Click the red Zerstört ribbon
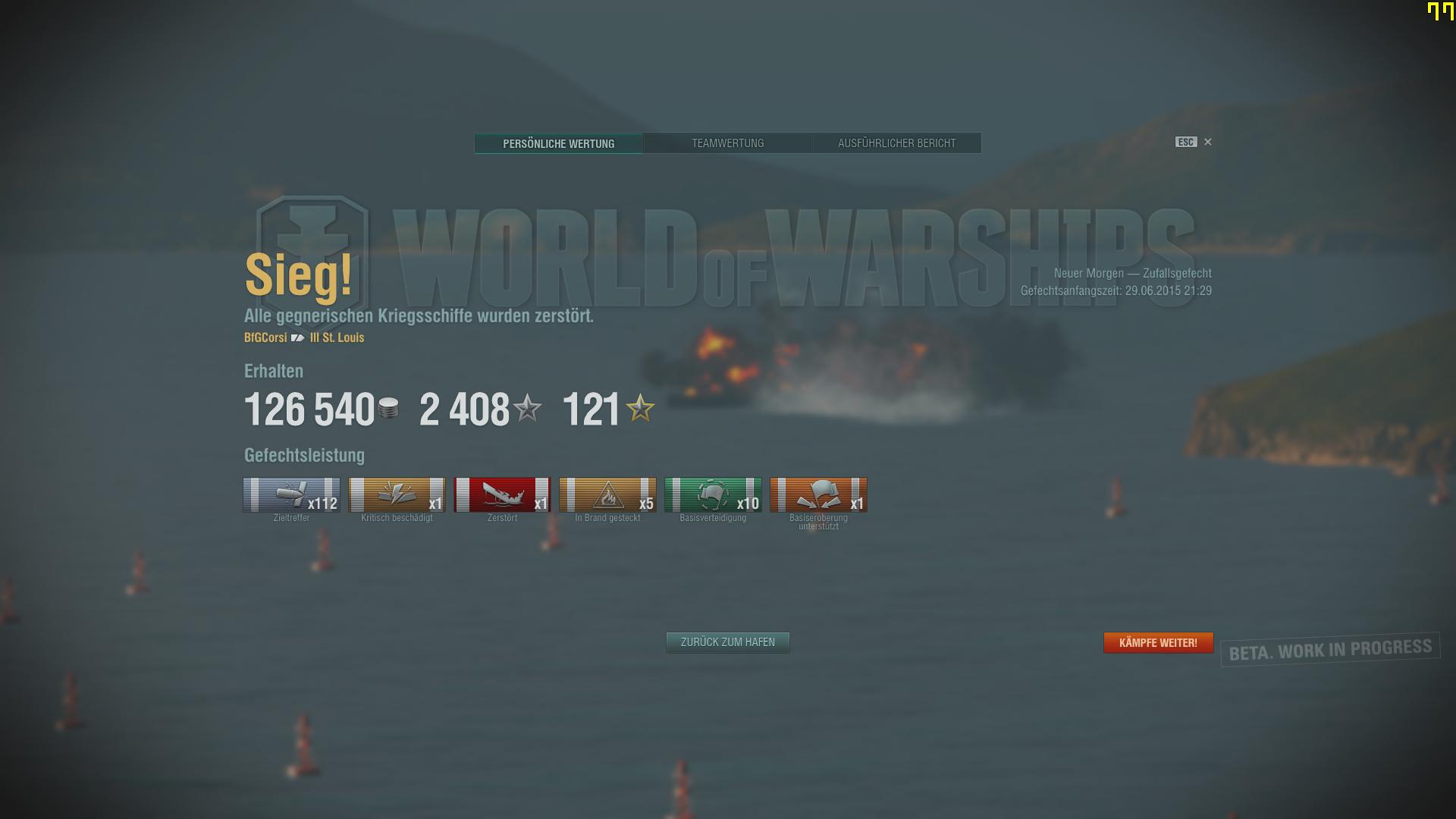This screenshot has width=1456, height=819. click(502, 495)
